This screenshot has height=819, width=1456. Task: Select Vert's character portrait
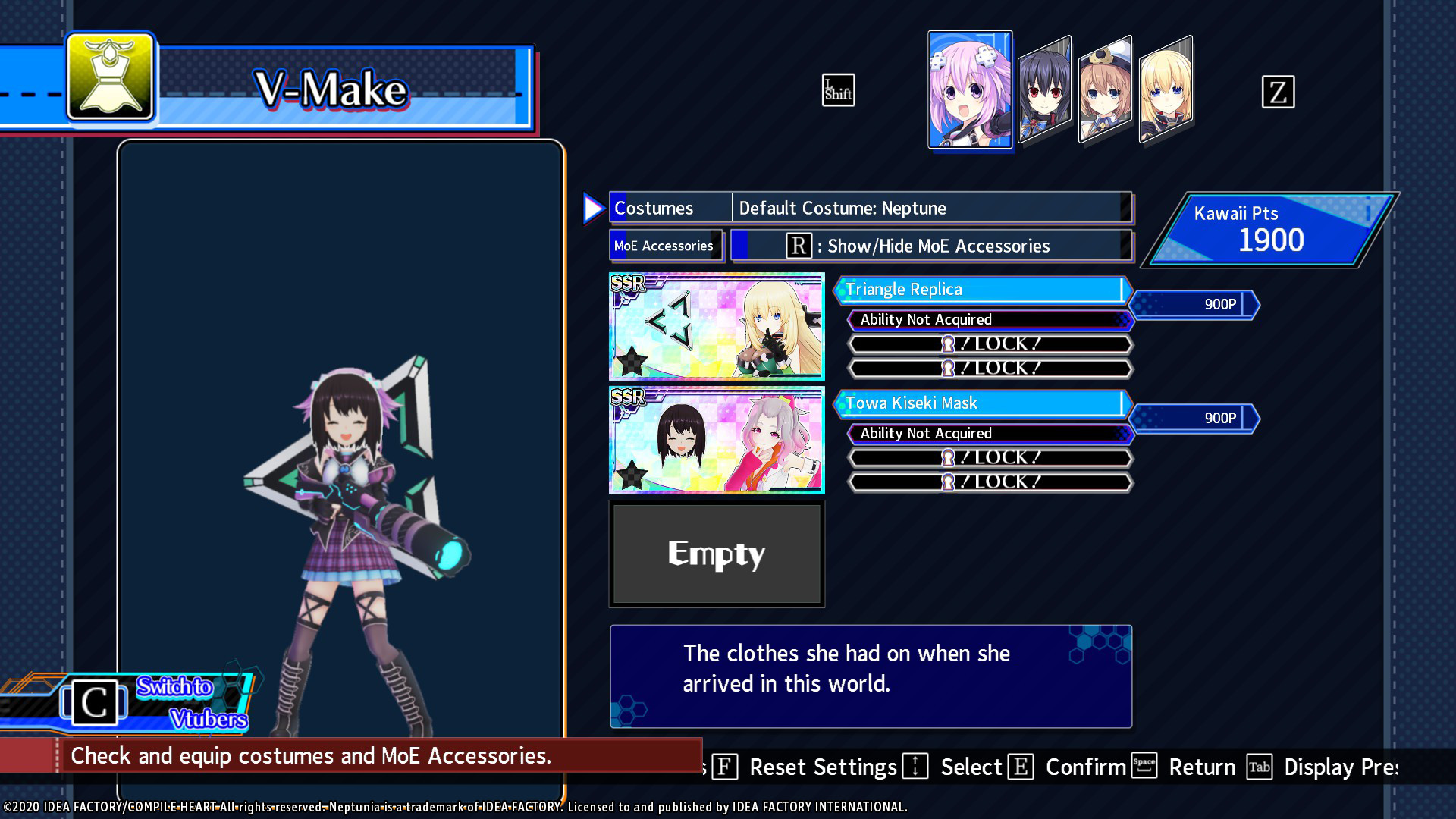[1164, 89]
